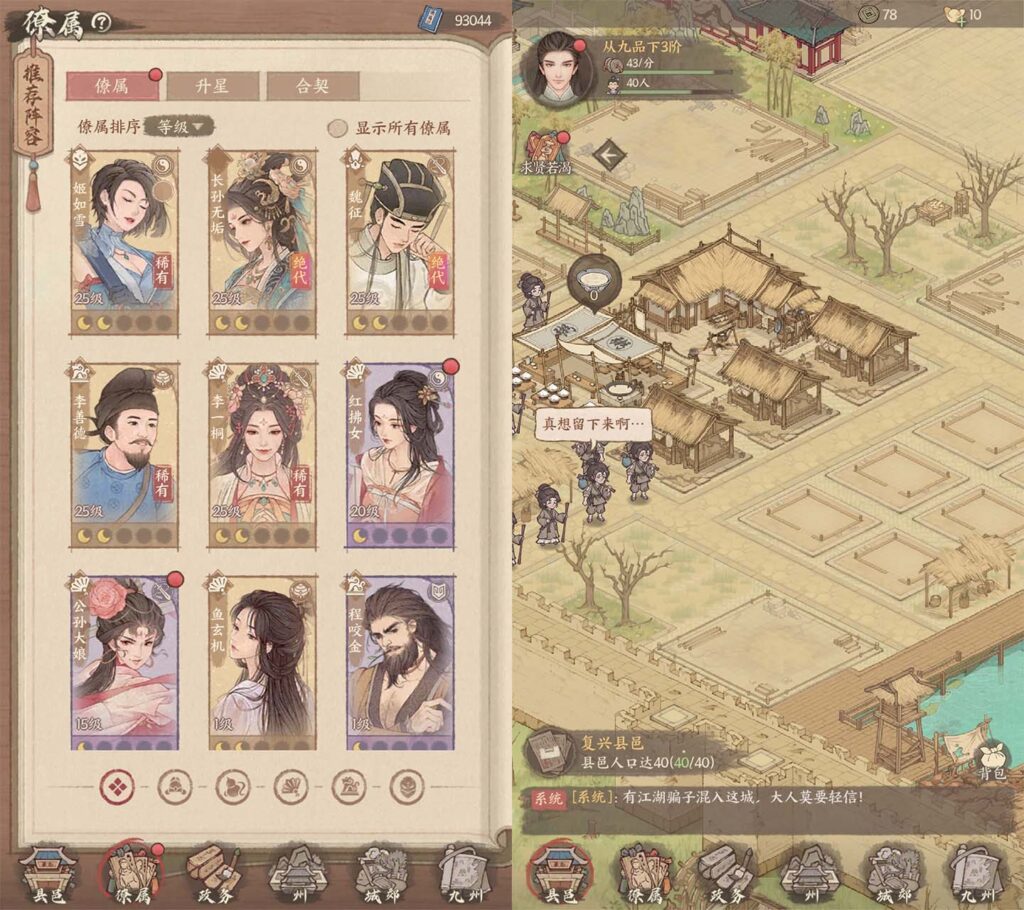
Task: Open the player portrait profile
Action: click(563, 68)
